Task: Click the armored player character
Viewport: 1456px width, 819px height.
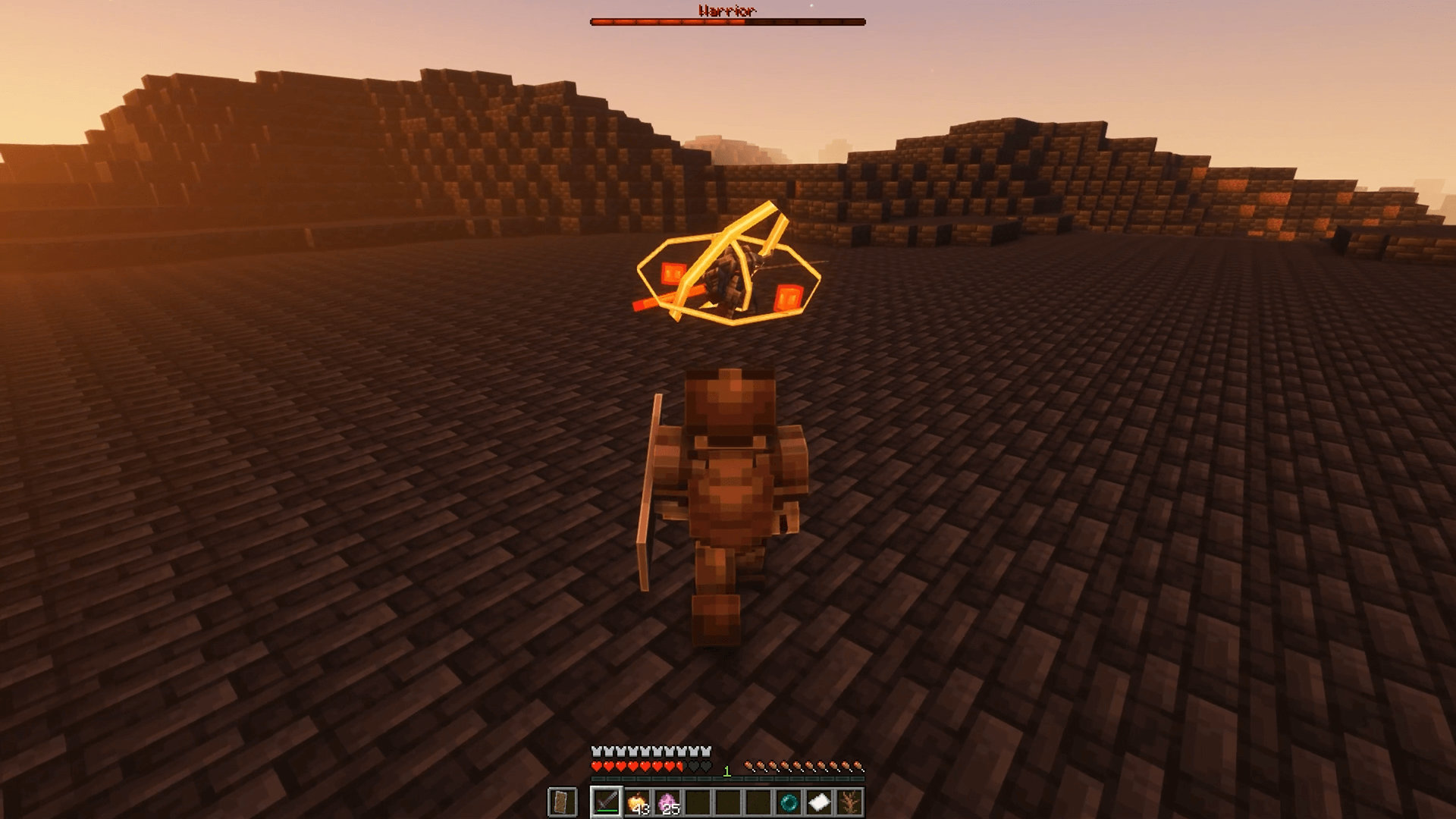Action: (728, 493)
